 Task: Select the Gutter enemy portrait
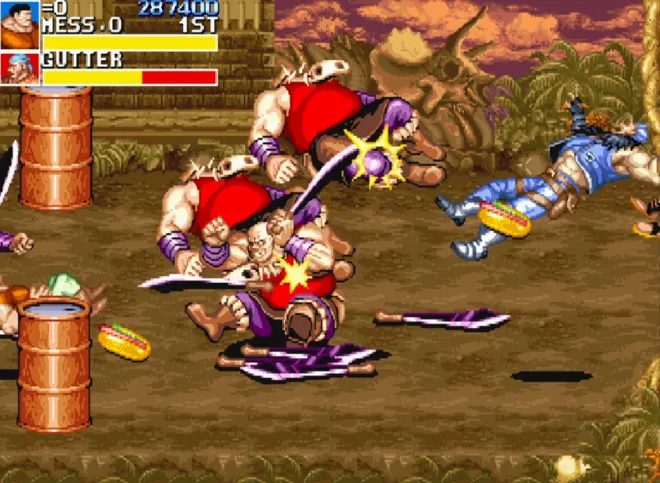click(x=19, y=69)
